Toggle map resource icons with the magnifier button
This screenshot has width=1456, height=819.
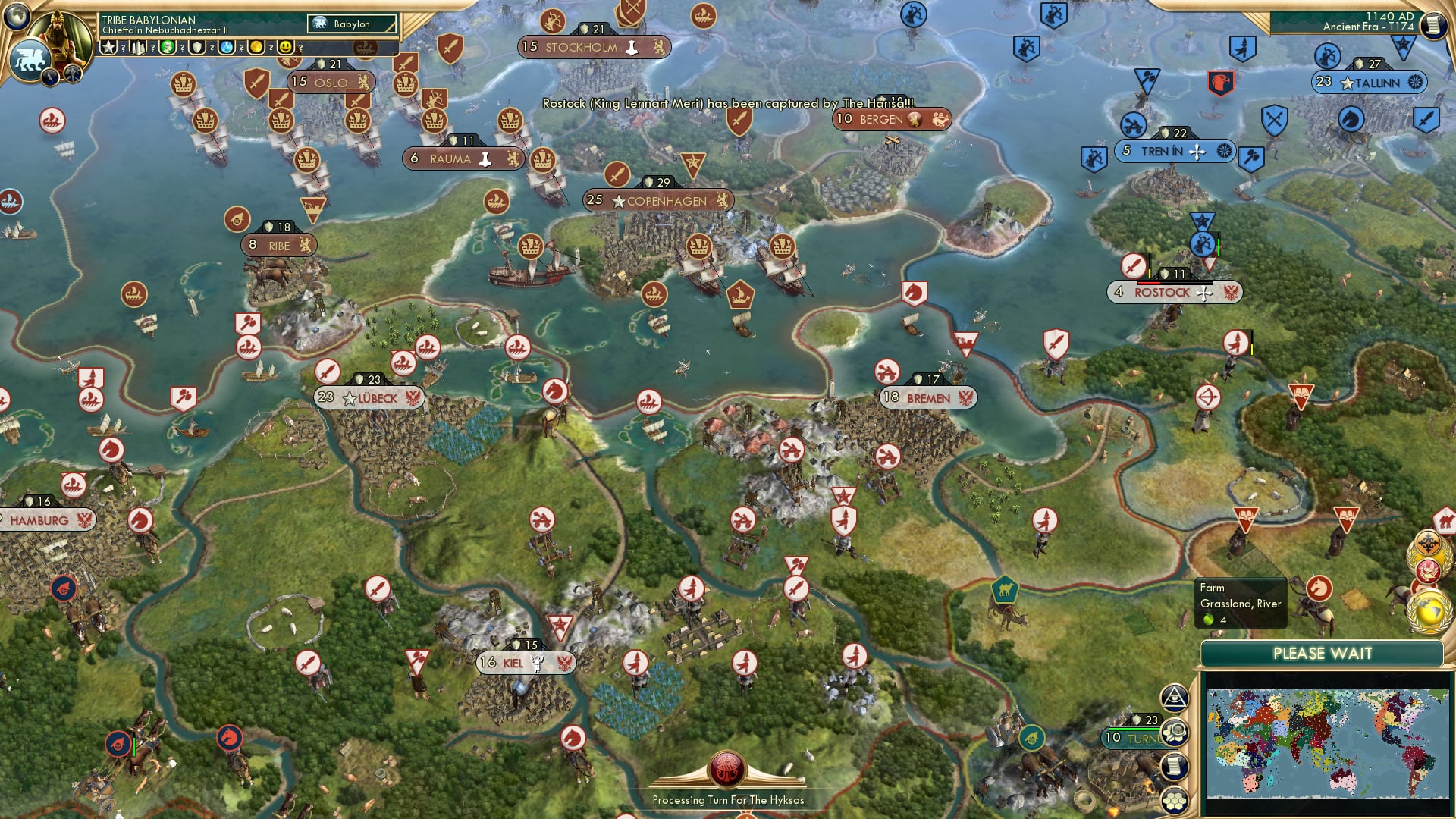[x=1175, y=731]
